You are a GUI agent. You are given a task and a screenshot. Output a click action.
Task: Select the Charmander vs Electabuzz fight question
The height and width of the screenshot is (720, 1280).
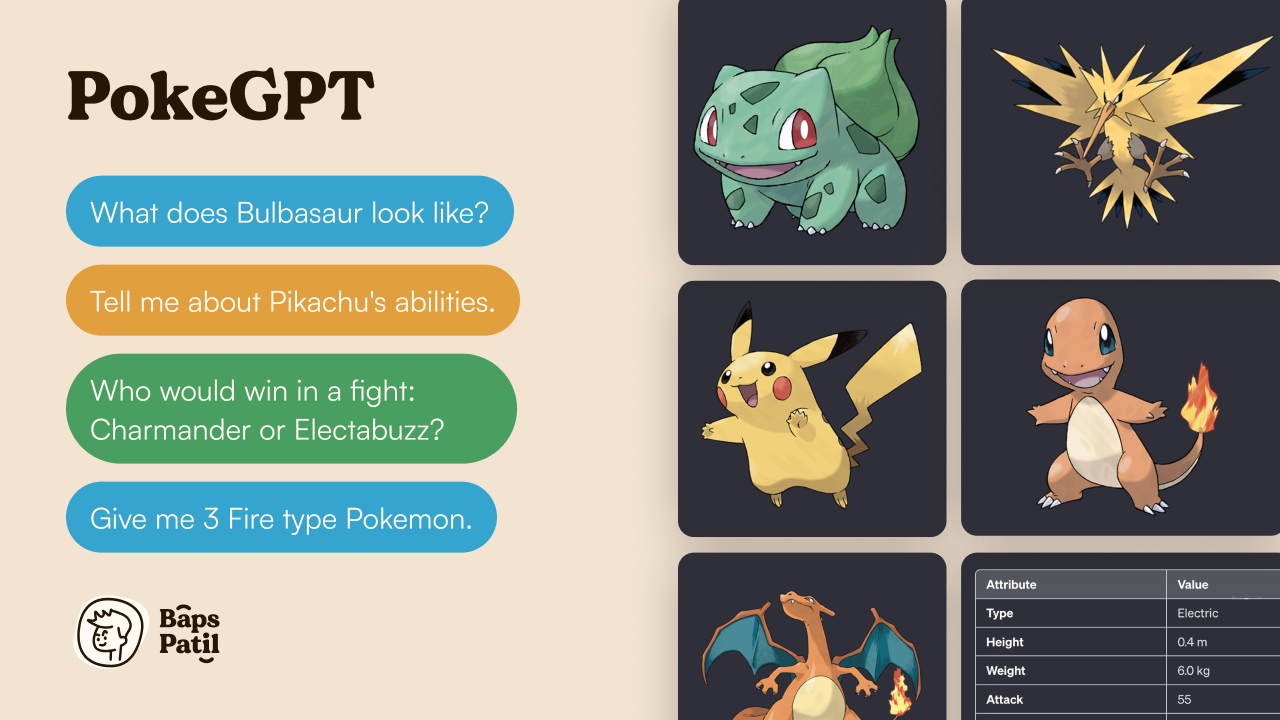[290, 408]
